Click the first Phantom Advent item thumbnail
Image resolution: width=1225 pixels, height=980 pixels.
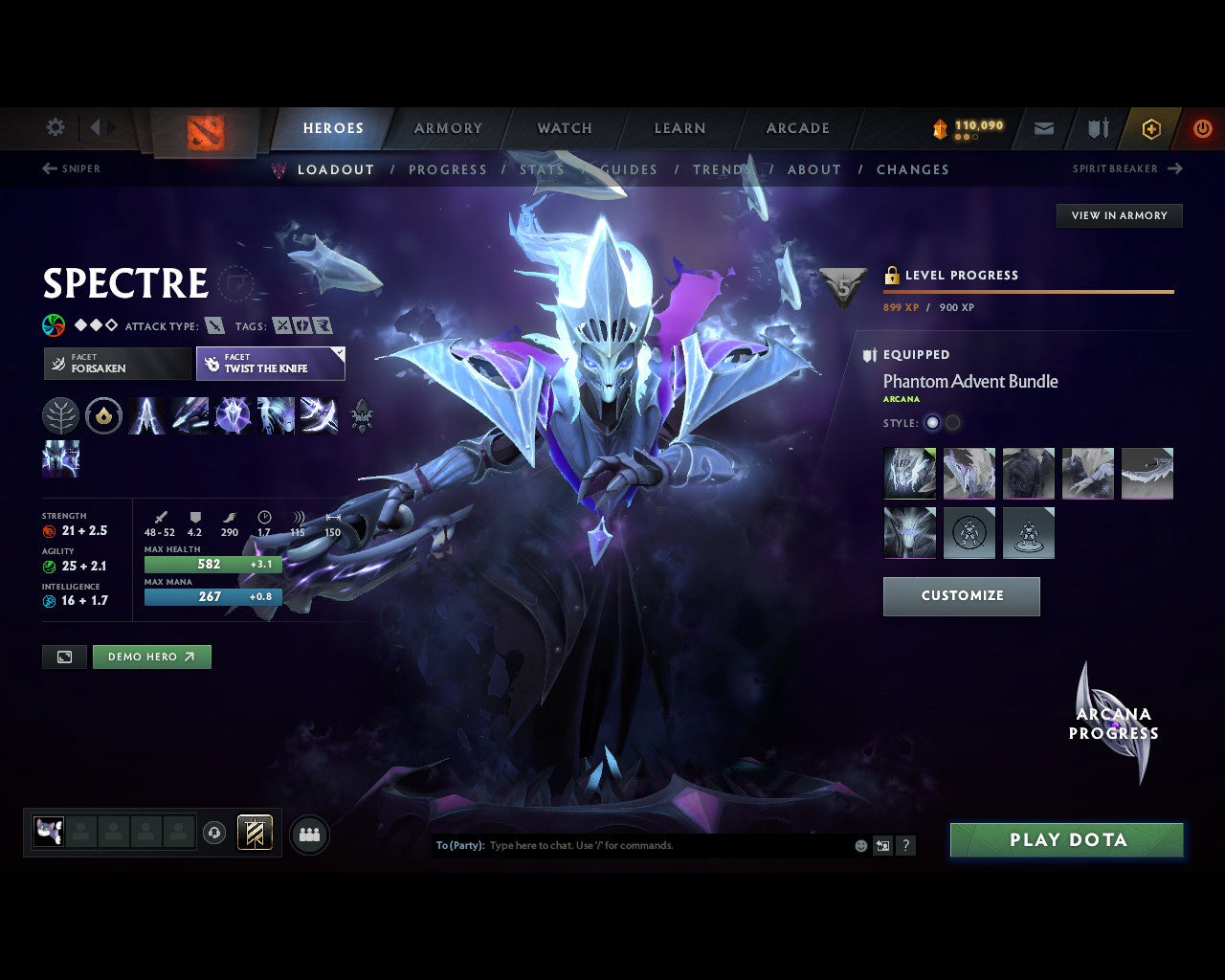[x=909, y=473]
